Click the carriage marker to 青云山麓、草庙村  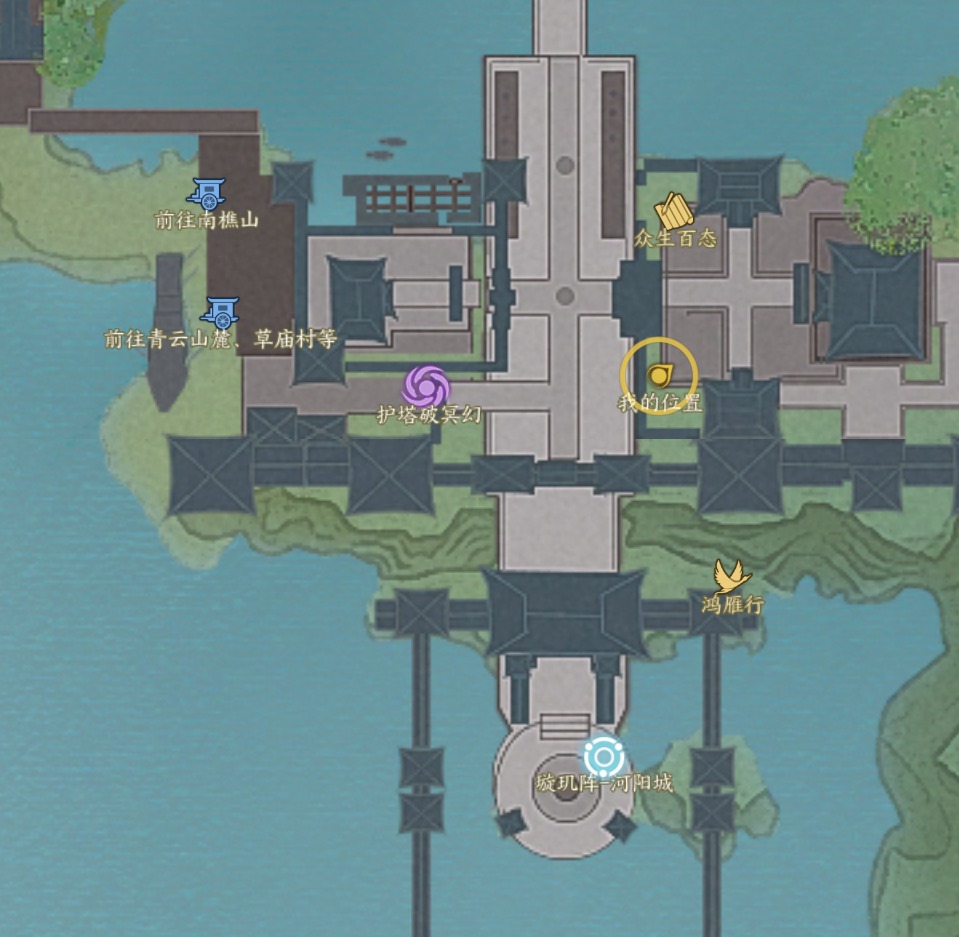click(221, 312)
